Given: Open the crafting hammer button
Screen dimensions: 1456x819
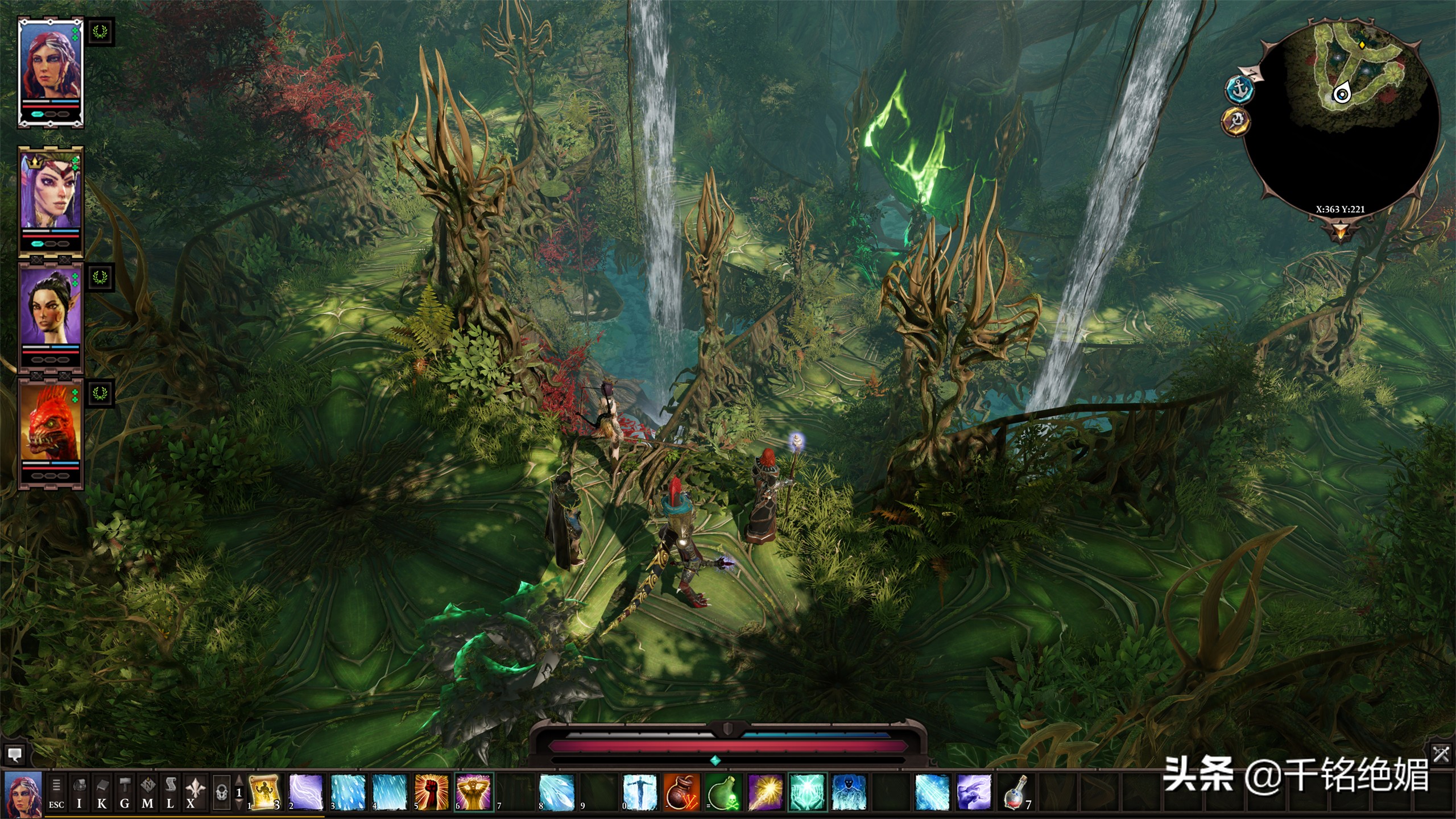Looking at the screenshot, I should pos(125,793).
